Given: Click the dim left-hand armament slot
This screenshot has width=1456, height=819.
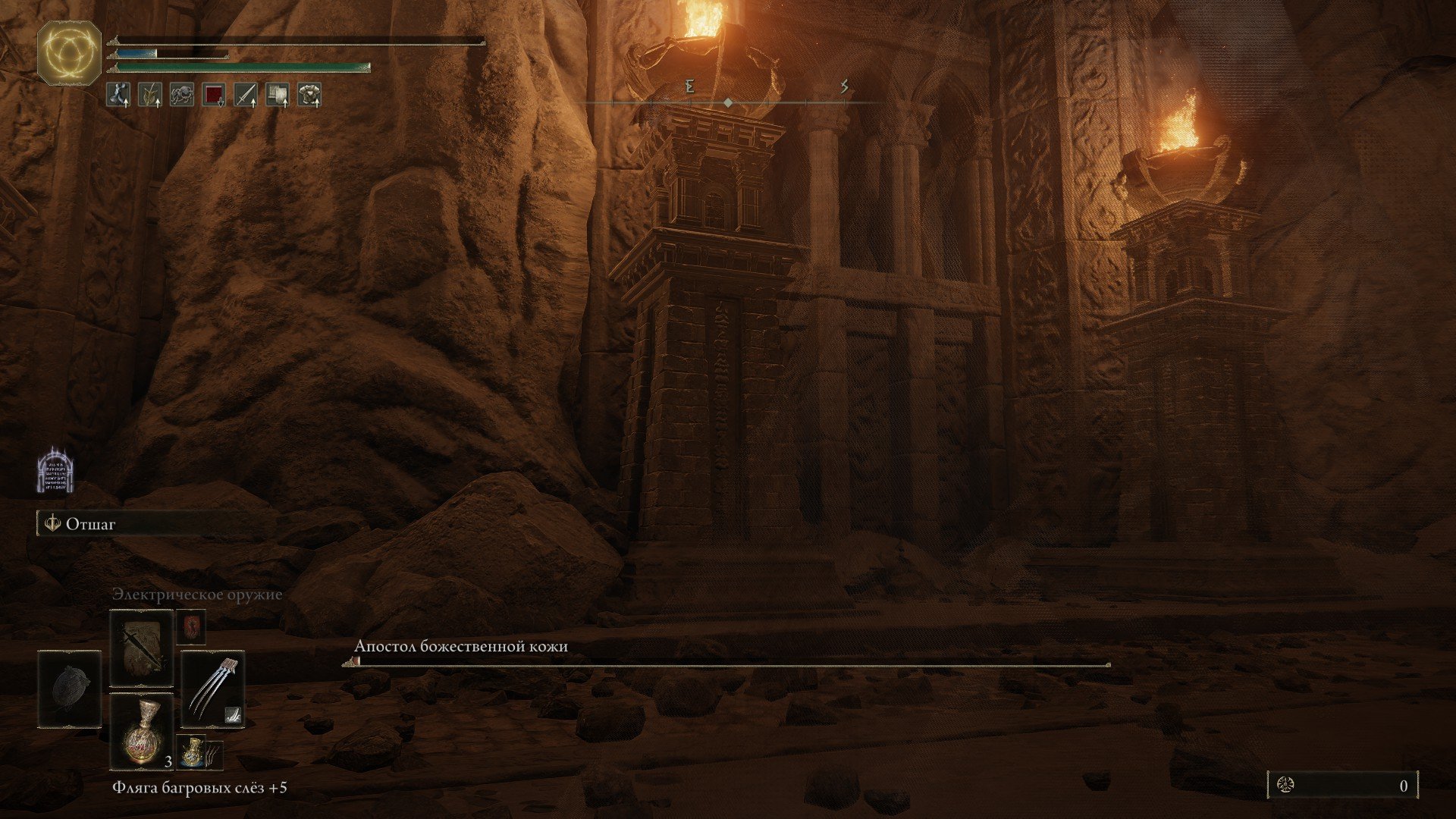Looking at the screenshot, I should point(69,689).
